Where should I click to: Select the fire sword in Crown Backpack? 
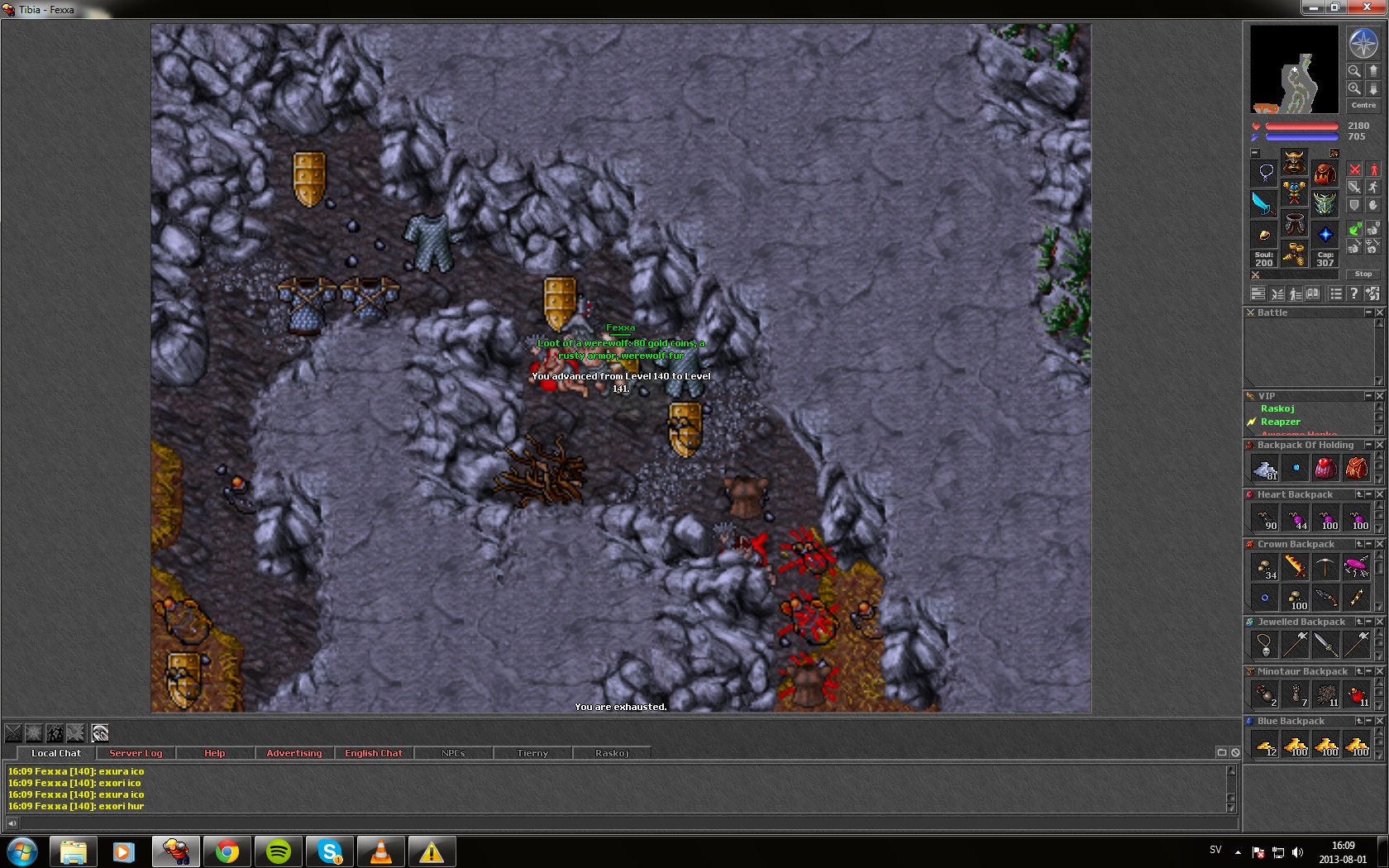1295,566
